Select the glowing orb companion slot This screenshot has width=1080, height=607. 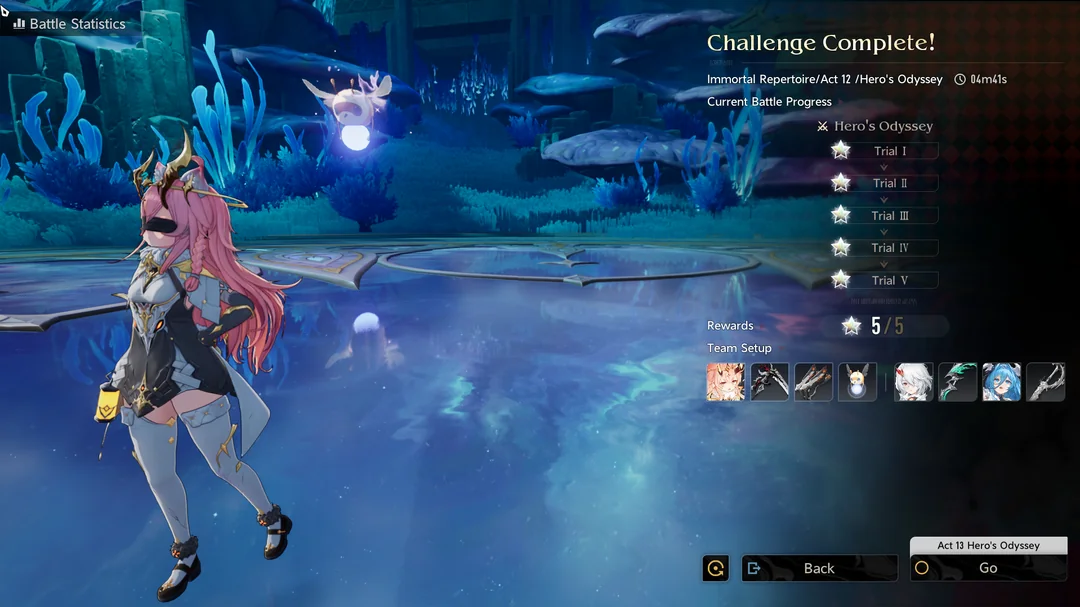(x=857, y=382)
